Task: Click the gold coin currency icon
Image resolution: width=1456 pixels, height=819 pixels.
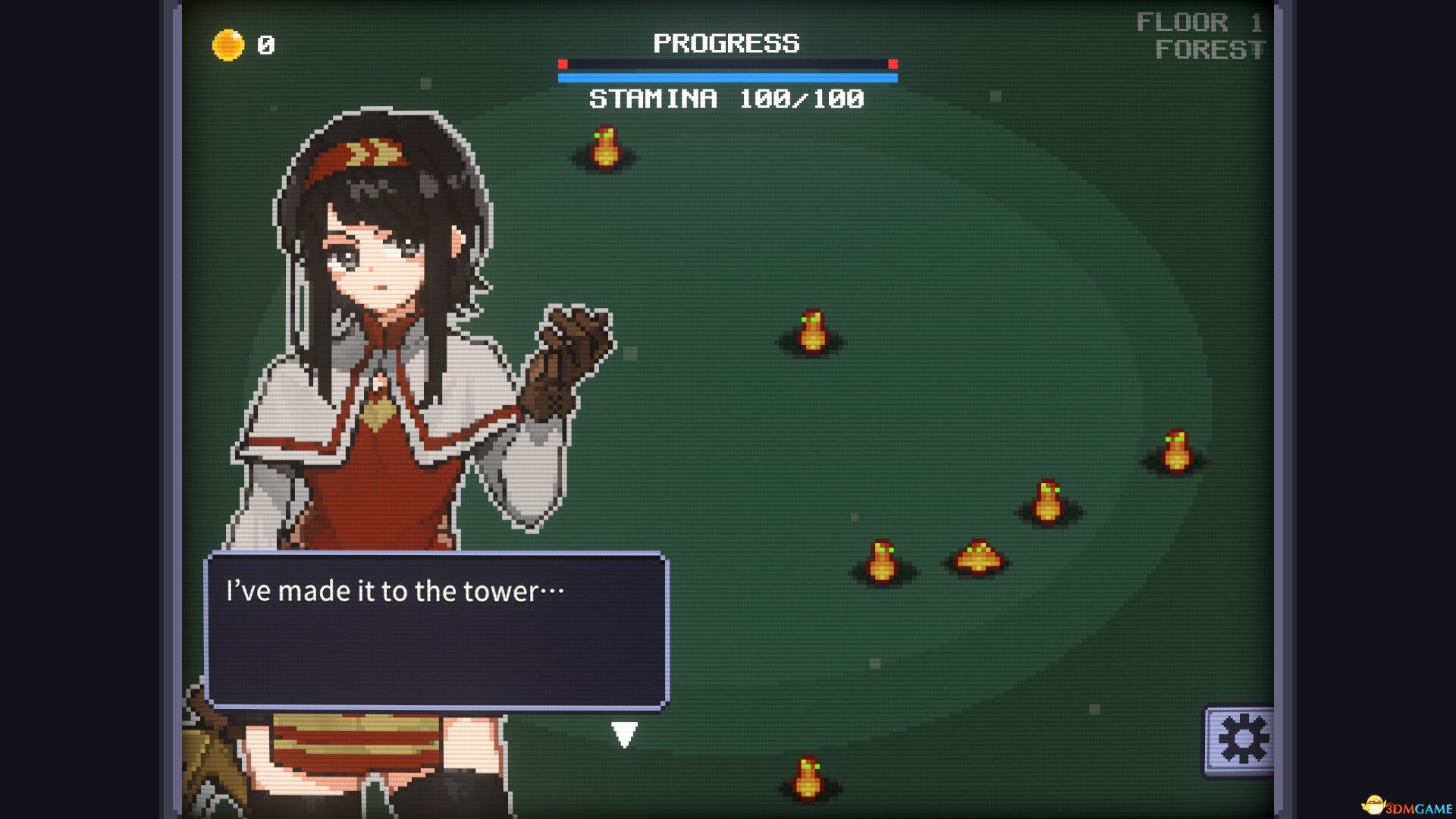Action: 227,43
